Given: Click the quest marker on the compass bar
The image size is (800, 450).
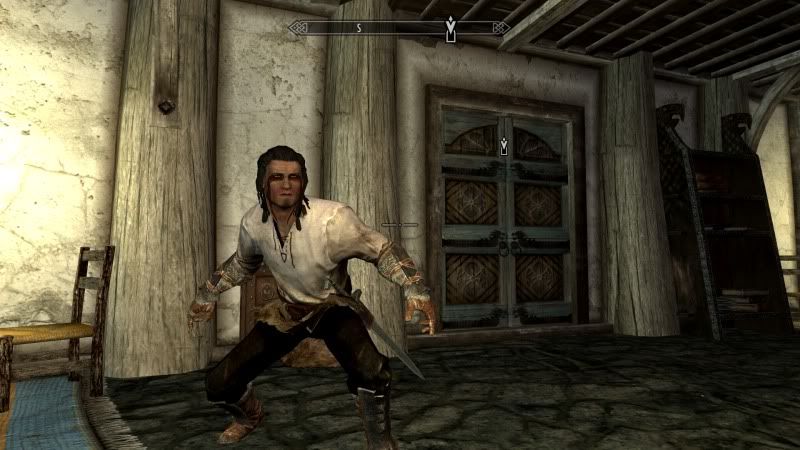Looking at the screenshot, I should 450,27.
